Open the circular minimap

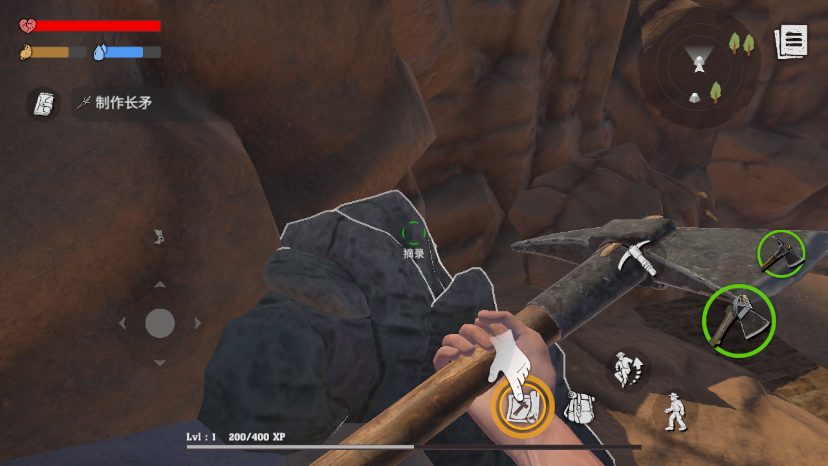coord(699,68)
